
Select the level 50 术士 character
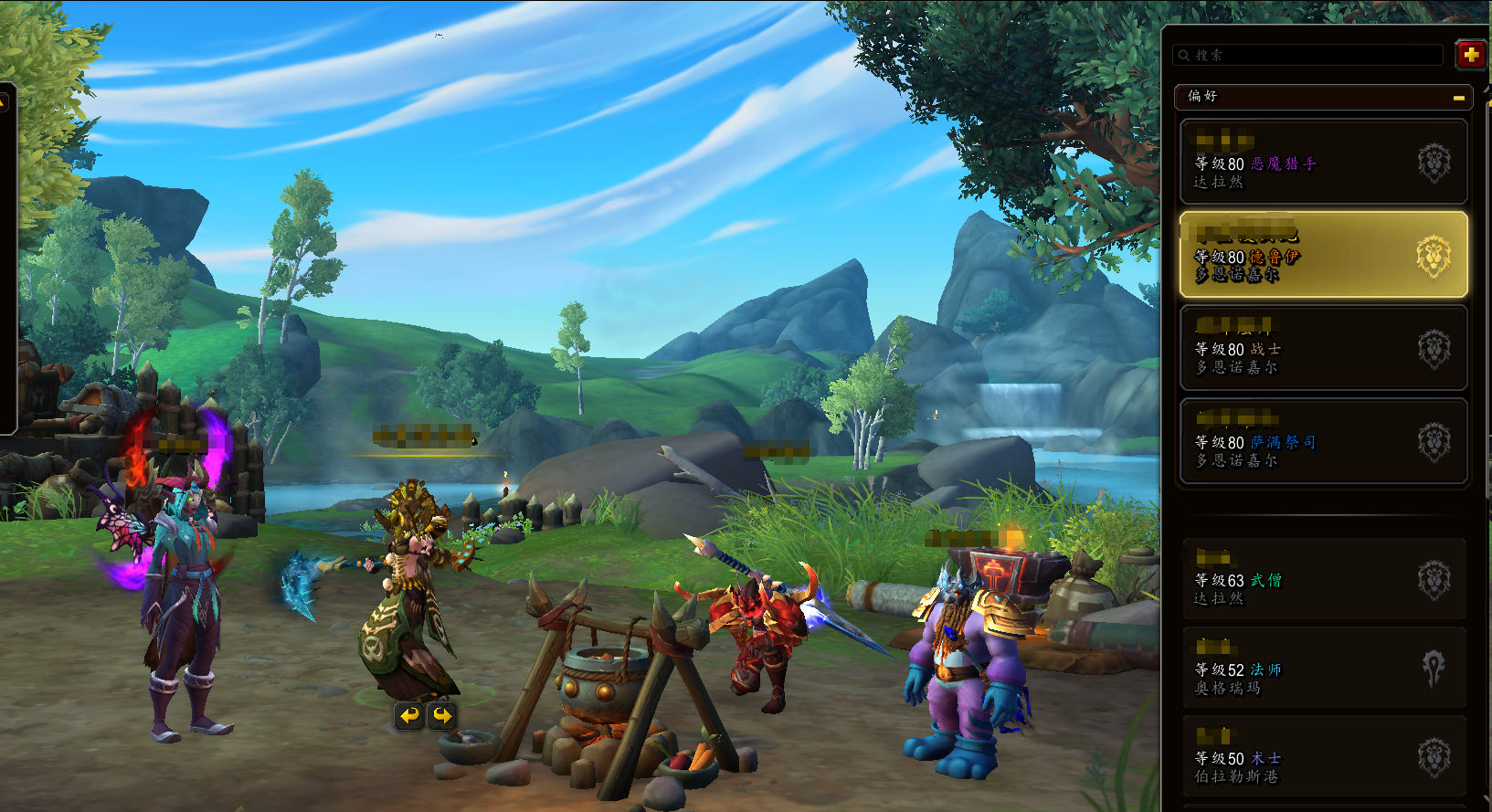(x=1323, y=758)
